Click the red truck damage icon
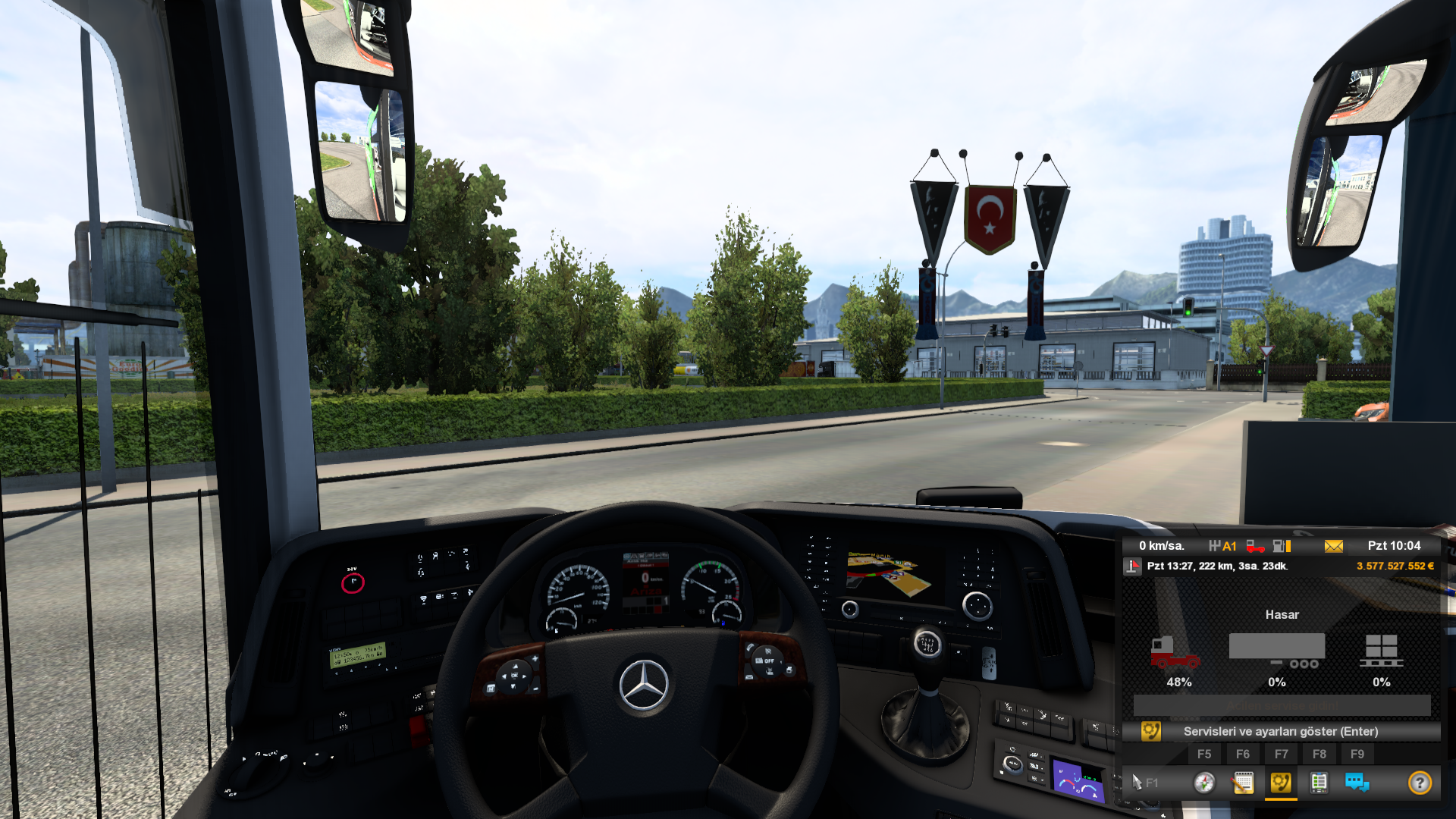 [1175, 652]
